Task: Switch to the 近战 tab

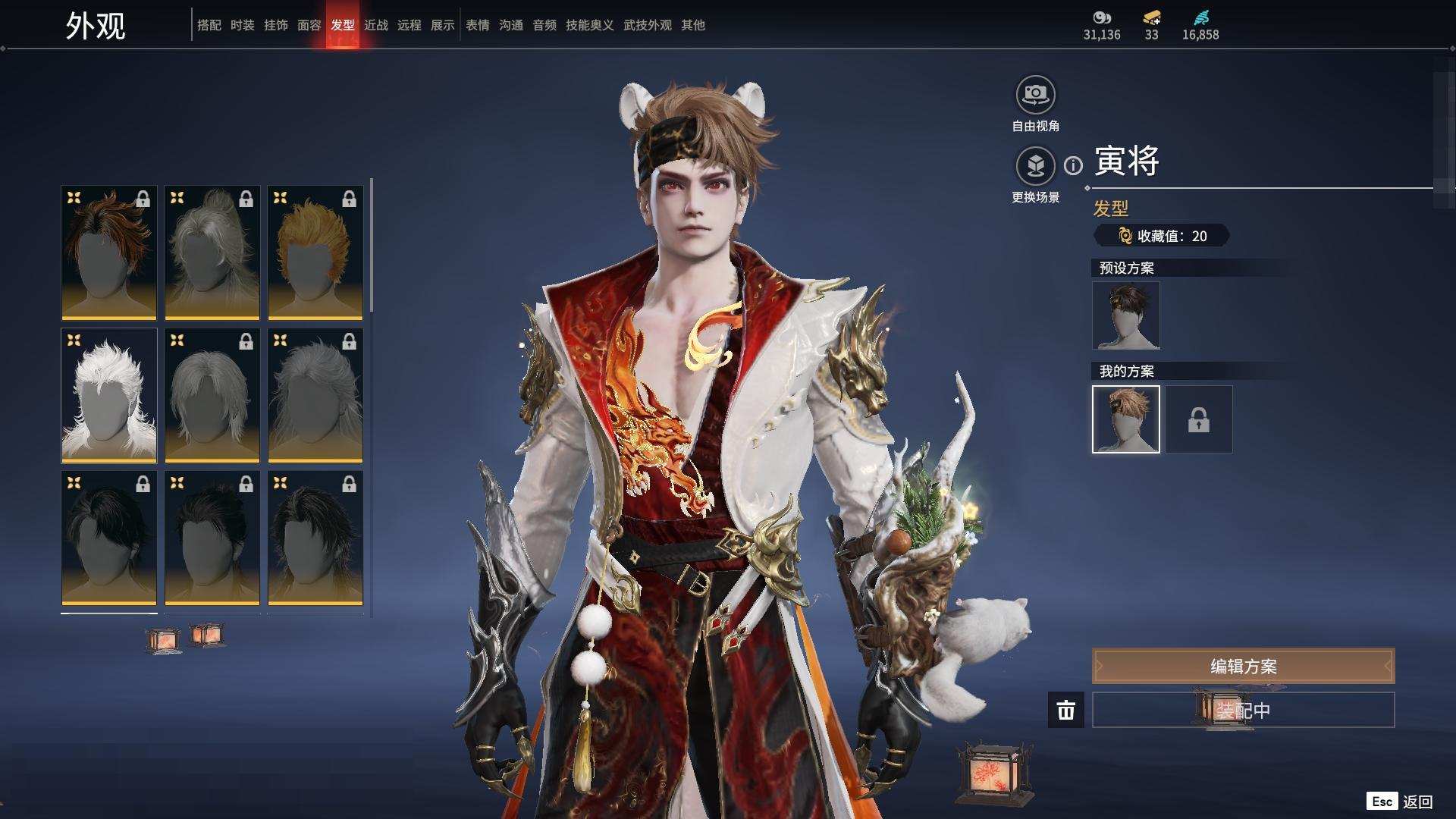Action: click(x=376, y=25)
